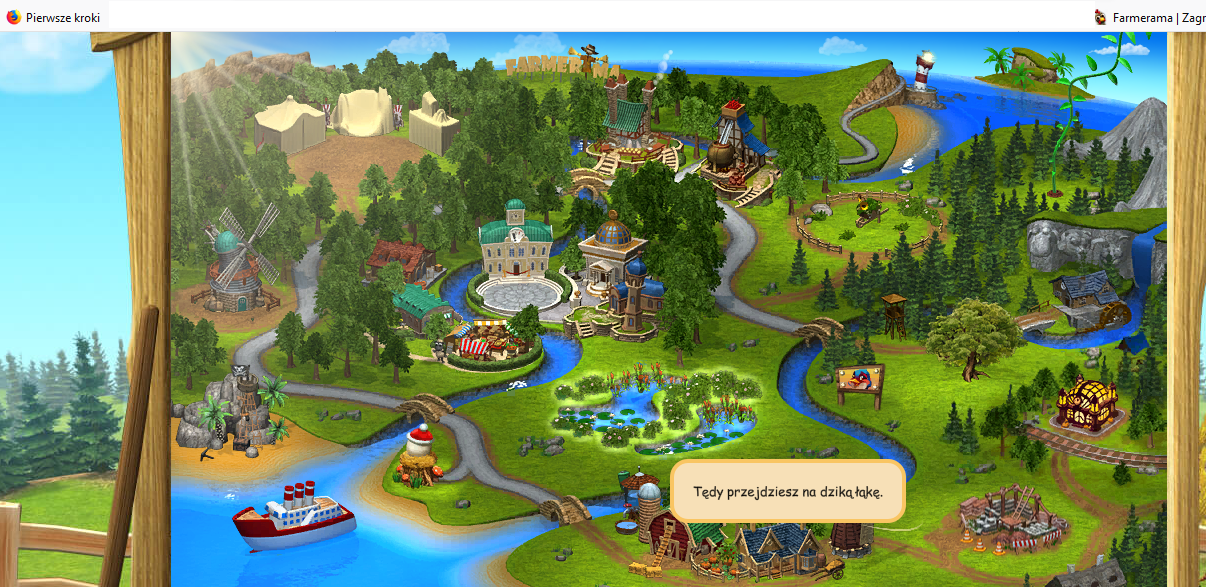Switch to the Farmerama browser tab

(x=1150, y=17)
